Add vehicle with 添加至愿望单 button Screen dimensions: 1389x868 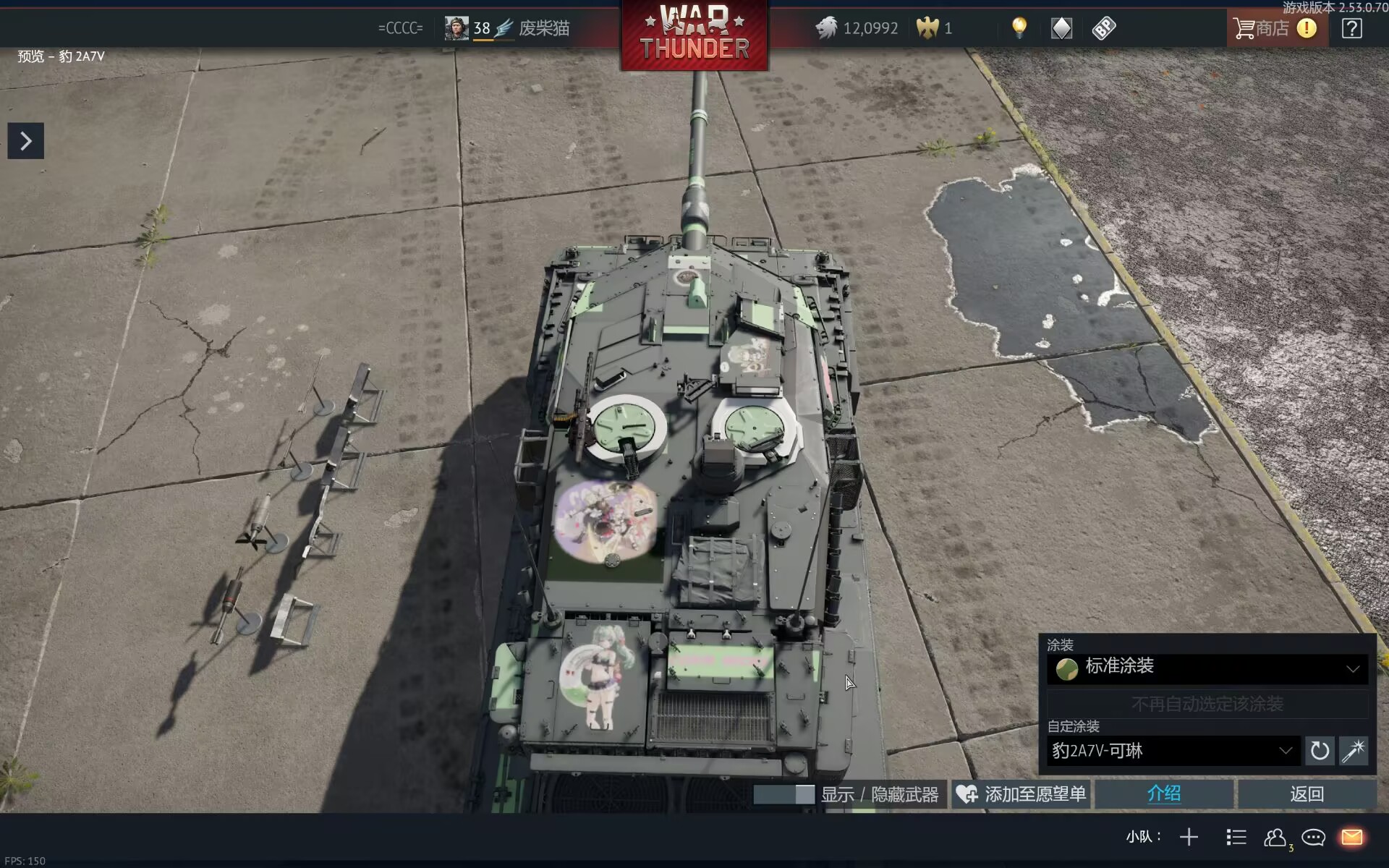point(1021,794)
